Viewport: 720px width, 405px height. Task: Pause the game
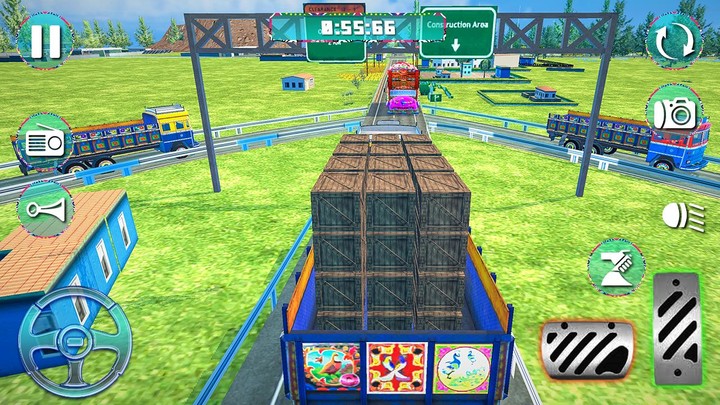click(44, 41)
